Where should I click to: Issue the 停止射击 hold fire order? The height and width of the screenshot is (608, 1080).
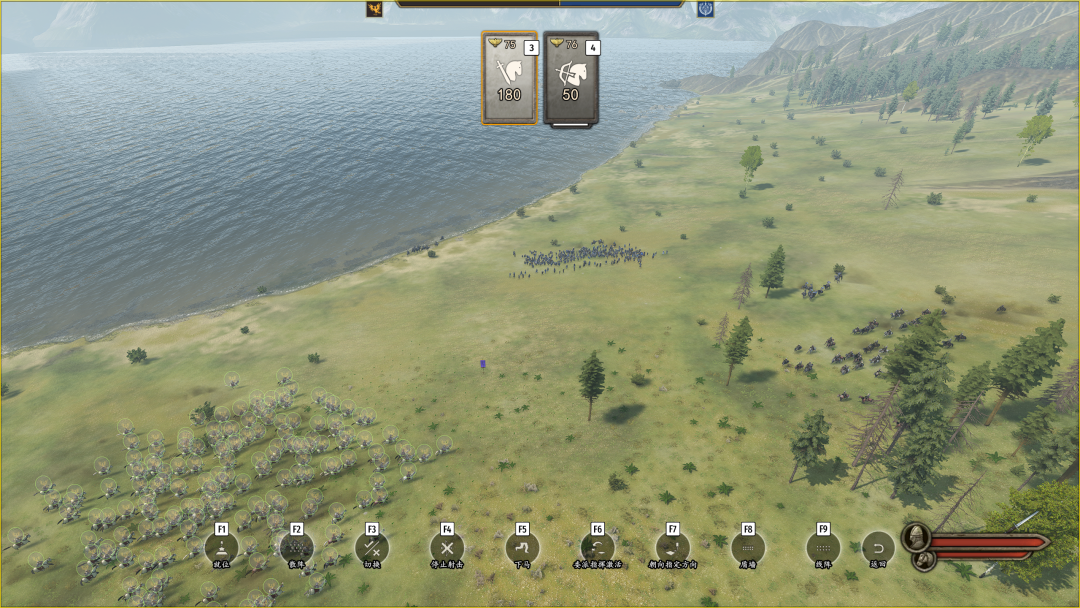447,547
